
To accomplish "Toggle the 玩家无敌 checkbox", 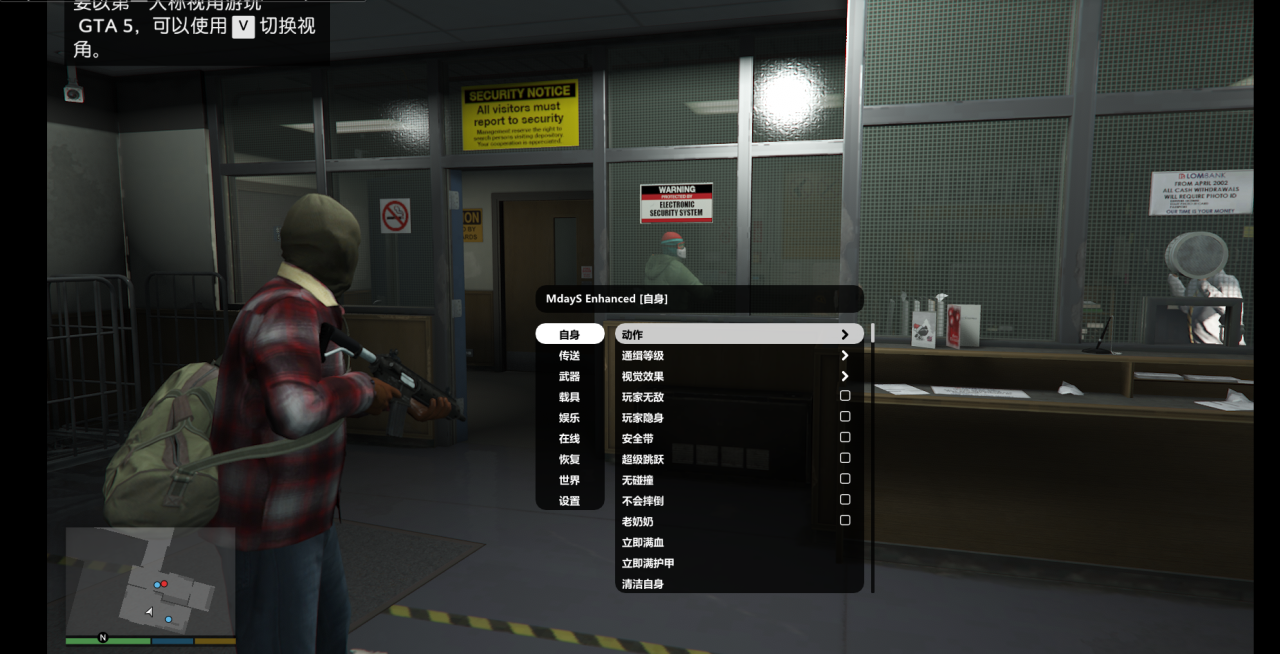I will pos(845,396).
